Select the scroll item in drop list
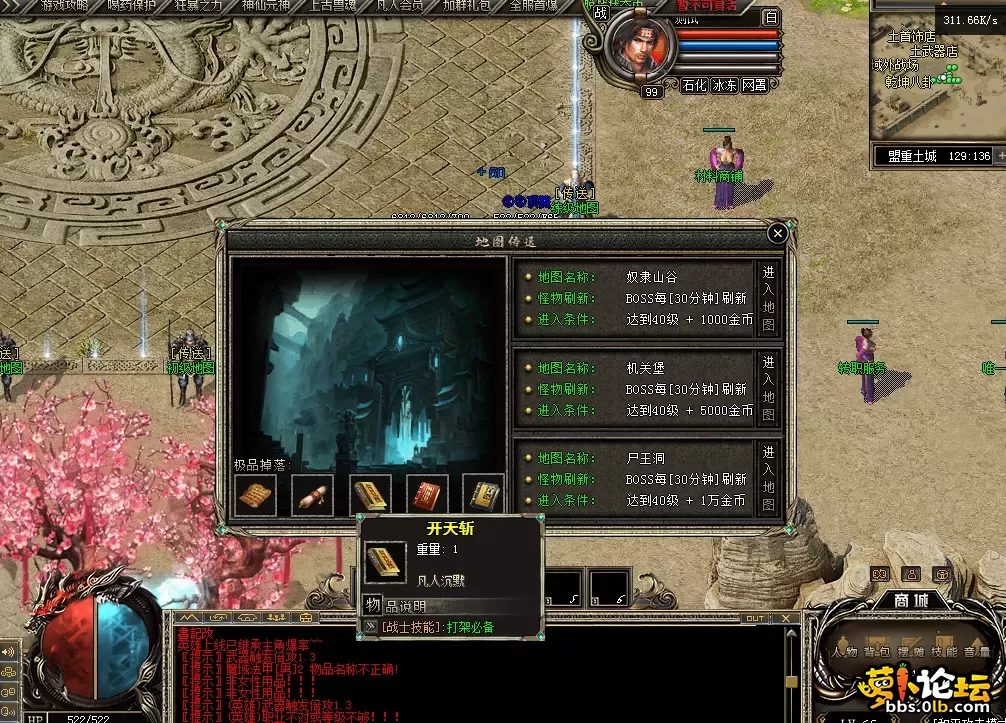 click(x=312, y=495)
